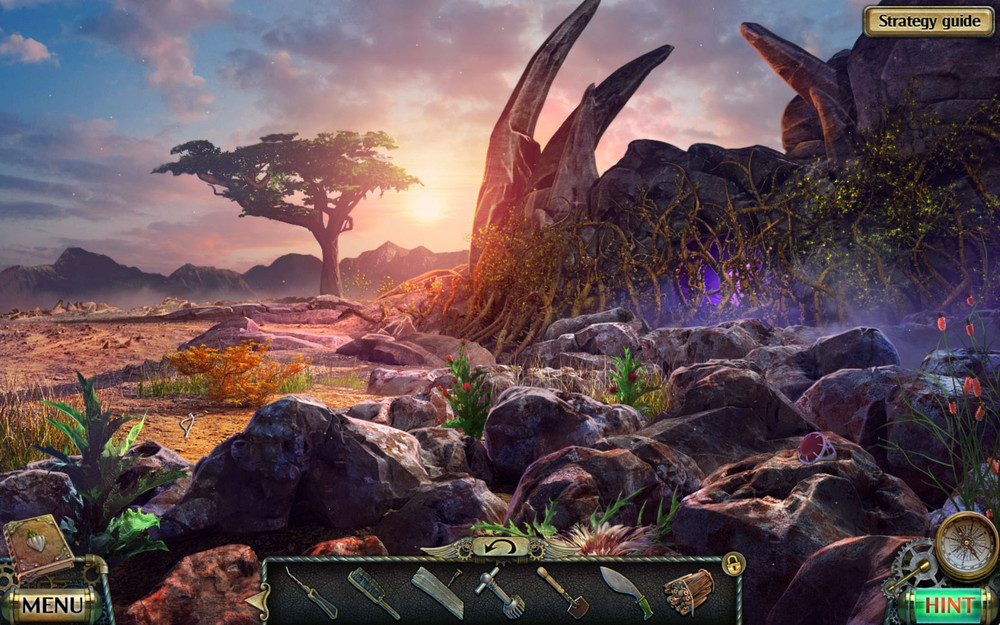This screenshot has height=625, width=1000.
Task: Click the back arrow above inventory
Action: pos(500,547)
